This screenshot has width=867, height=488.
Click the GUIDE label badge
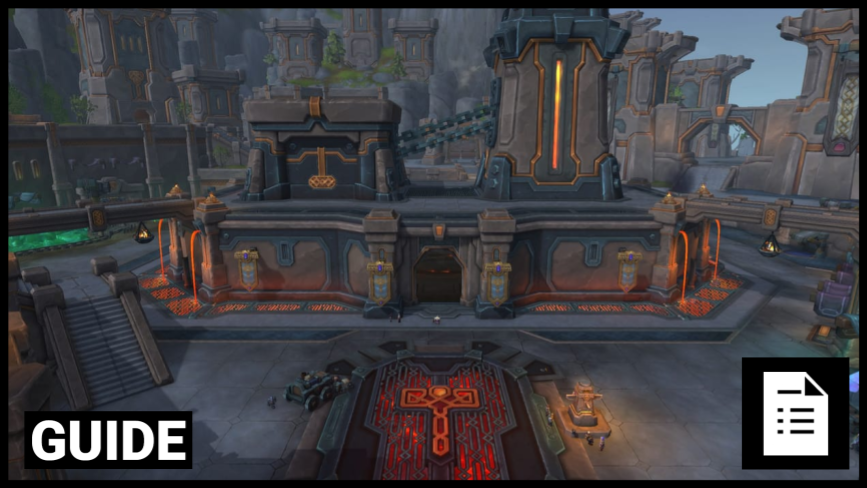[x=108, y=440]
